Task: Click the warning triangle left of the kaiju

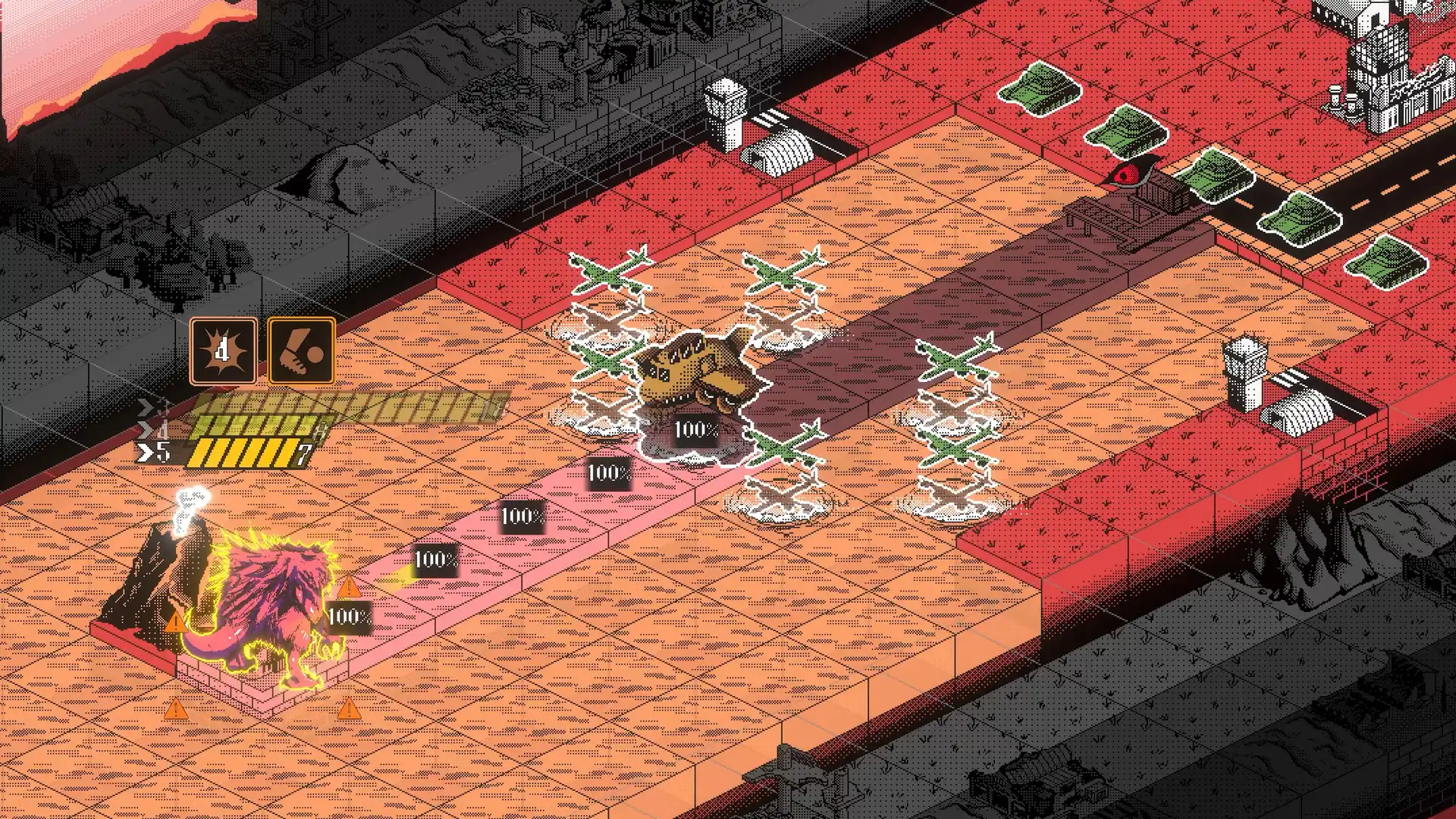Action: tap(176, 624)
